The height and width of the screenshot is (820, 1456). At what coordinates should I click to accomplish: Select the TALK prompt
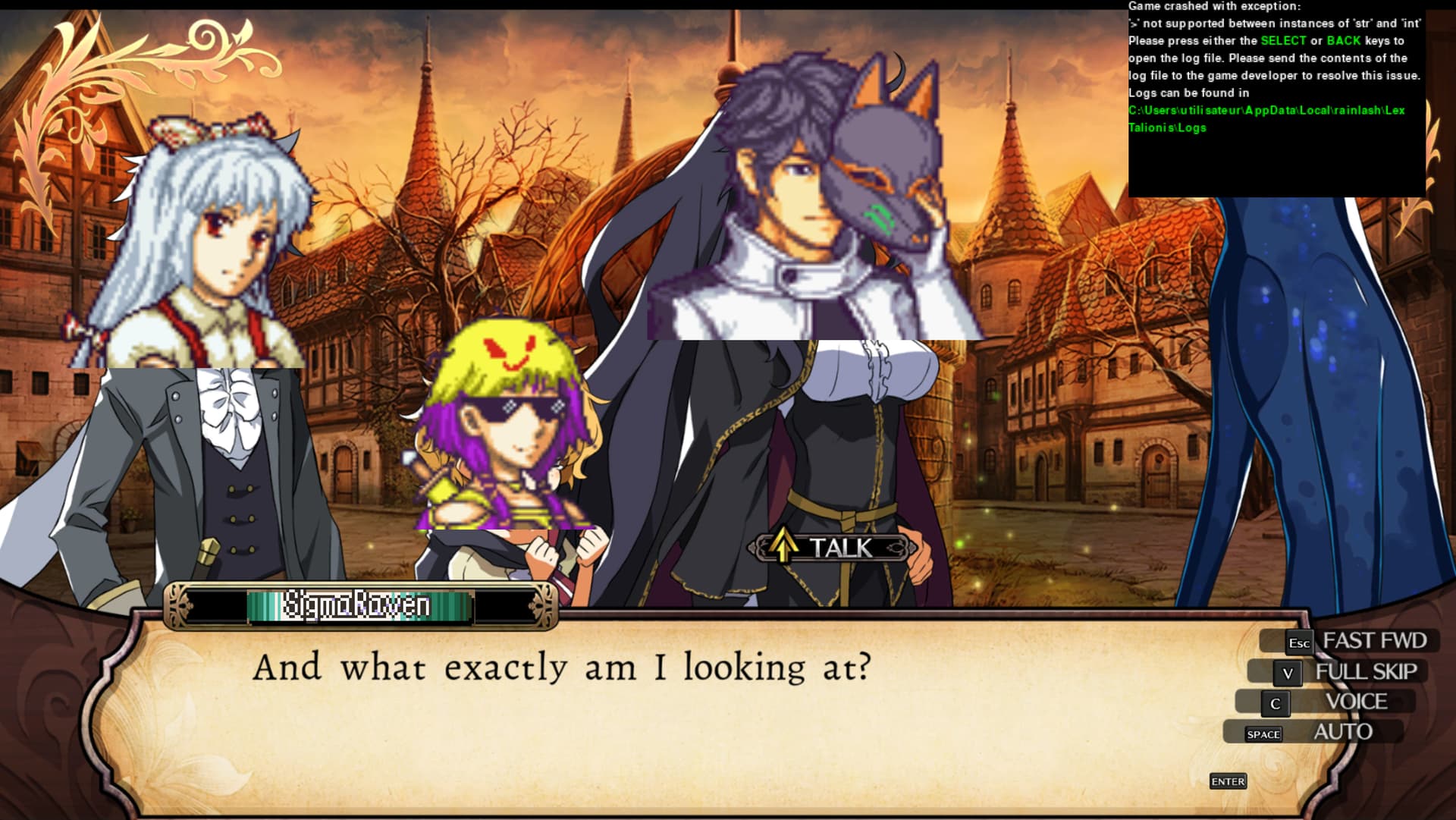(x=833, y=547)
